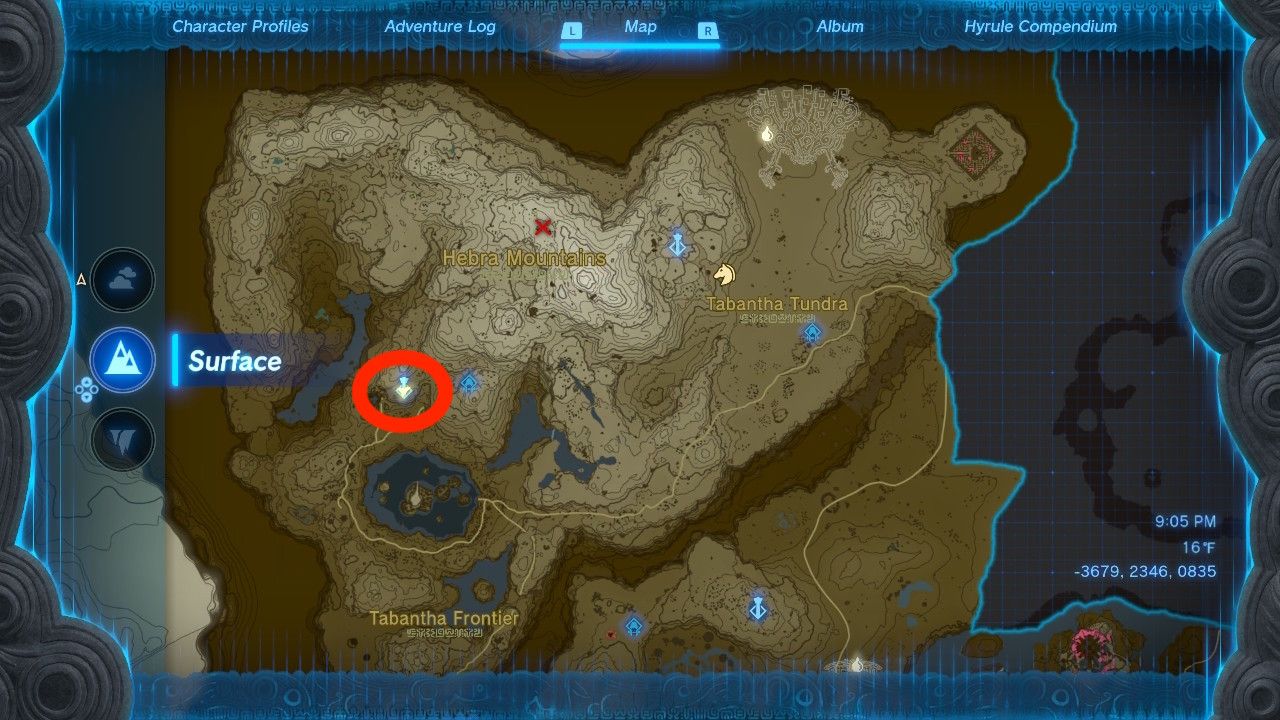Open the Hyrule Compendium tab
1280x720 pixels.
[x=1042, y=27]
